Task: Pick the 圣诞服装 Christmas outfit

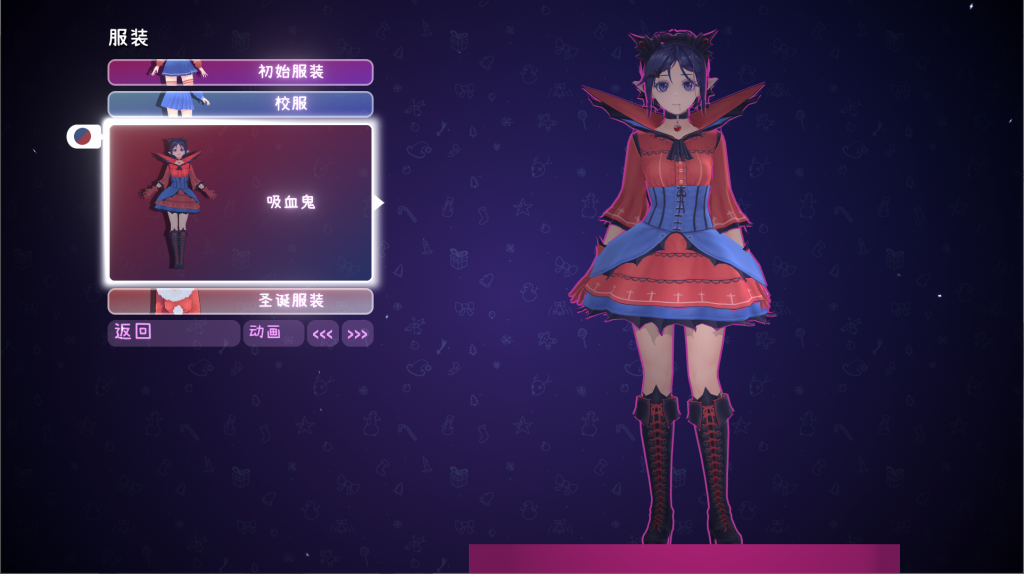Action: click(x=240, y=301)
